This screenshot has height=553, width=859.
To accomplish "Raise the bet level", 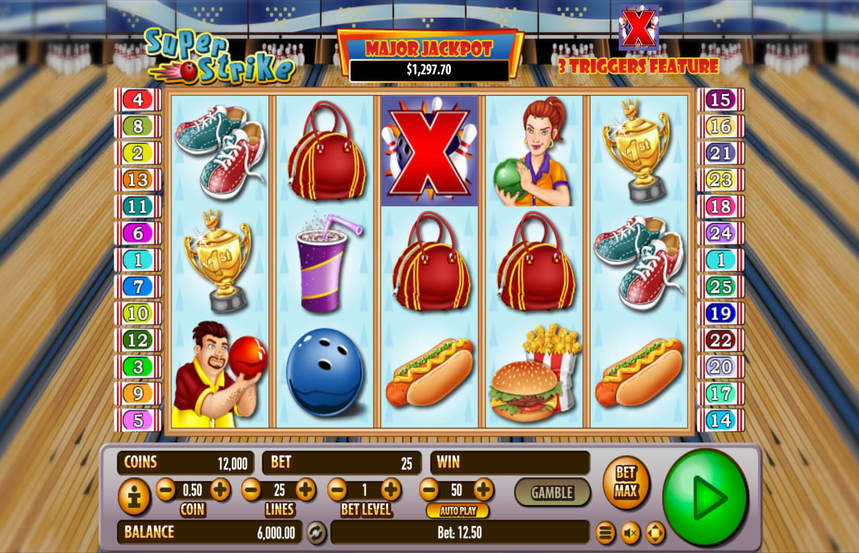I will point(391,490).
